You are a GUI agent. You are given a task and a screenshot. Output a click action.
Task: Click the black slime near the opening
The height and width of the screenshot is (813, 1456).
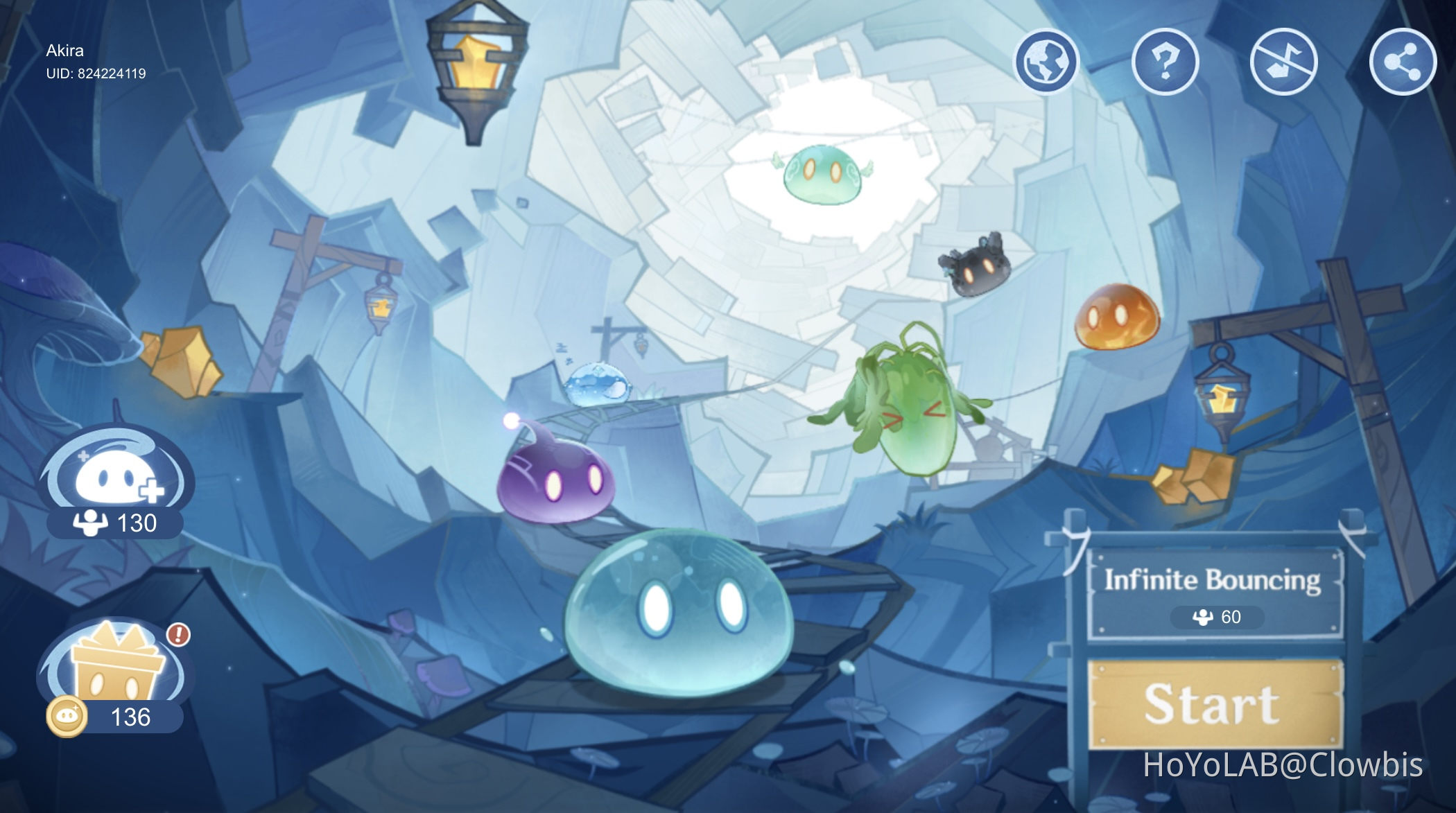pos(981,270)
